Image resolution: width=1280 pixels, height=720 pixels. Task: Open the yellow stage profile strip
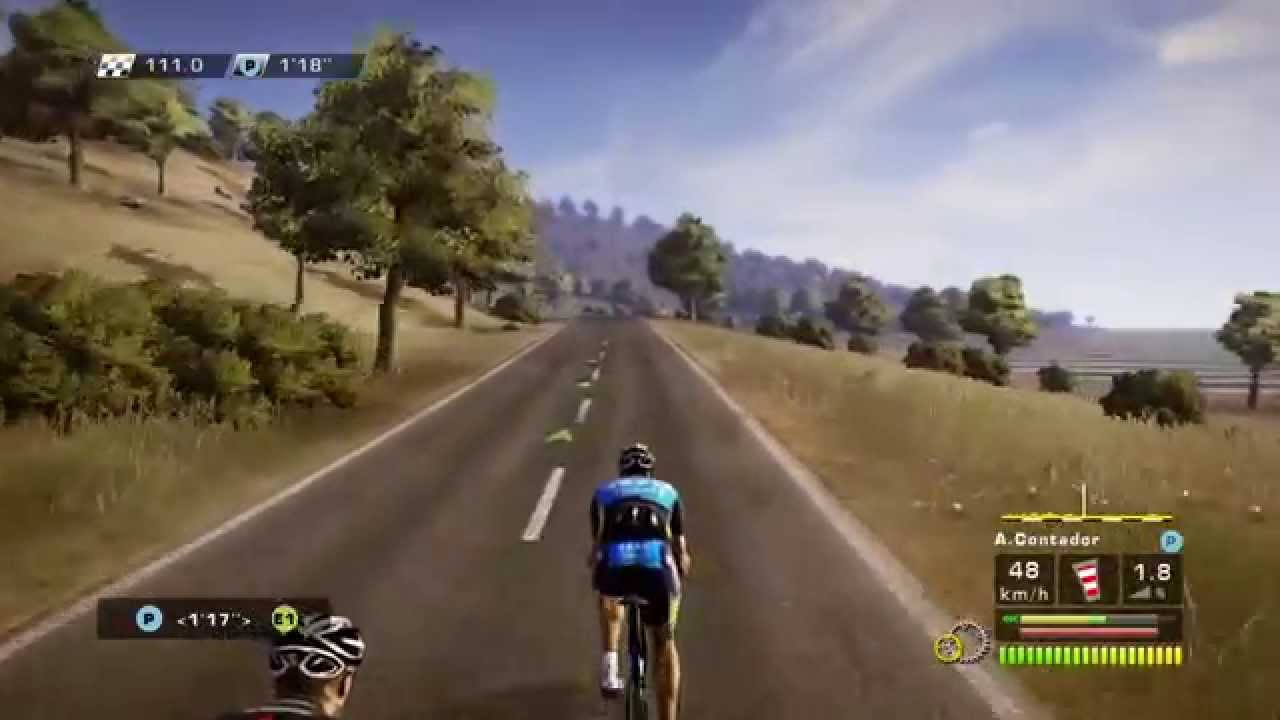(1086, 517)
